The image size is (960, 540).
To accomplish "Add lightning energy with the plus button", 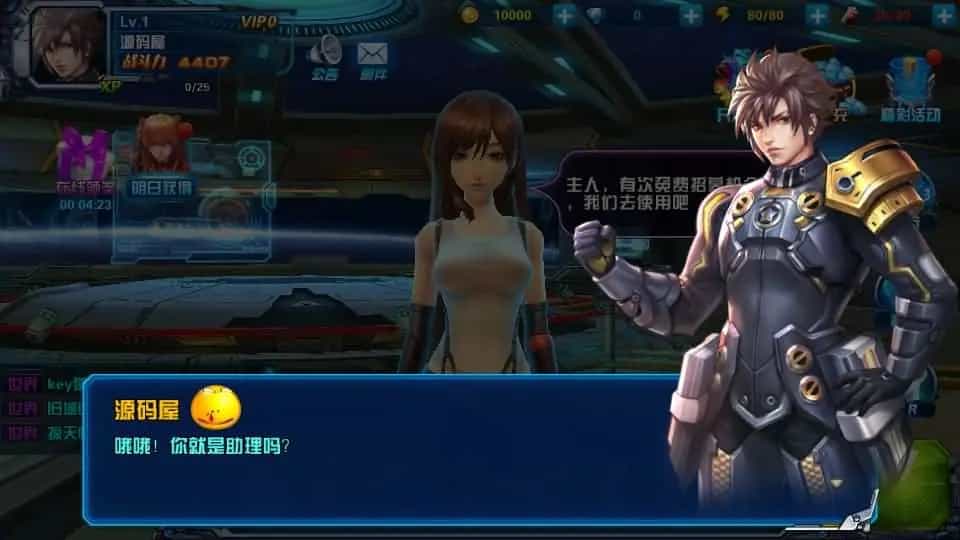I will tap(818, 15).
